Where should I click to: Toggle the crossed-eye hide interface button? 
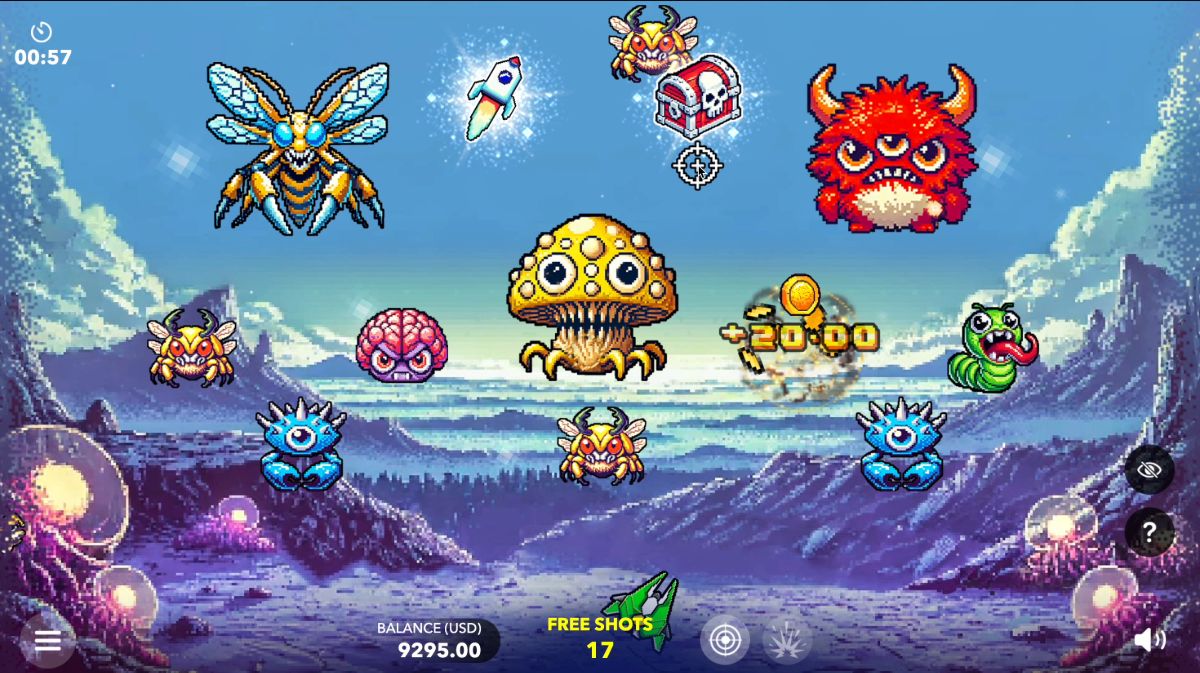(x=1150, y=468)
